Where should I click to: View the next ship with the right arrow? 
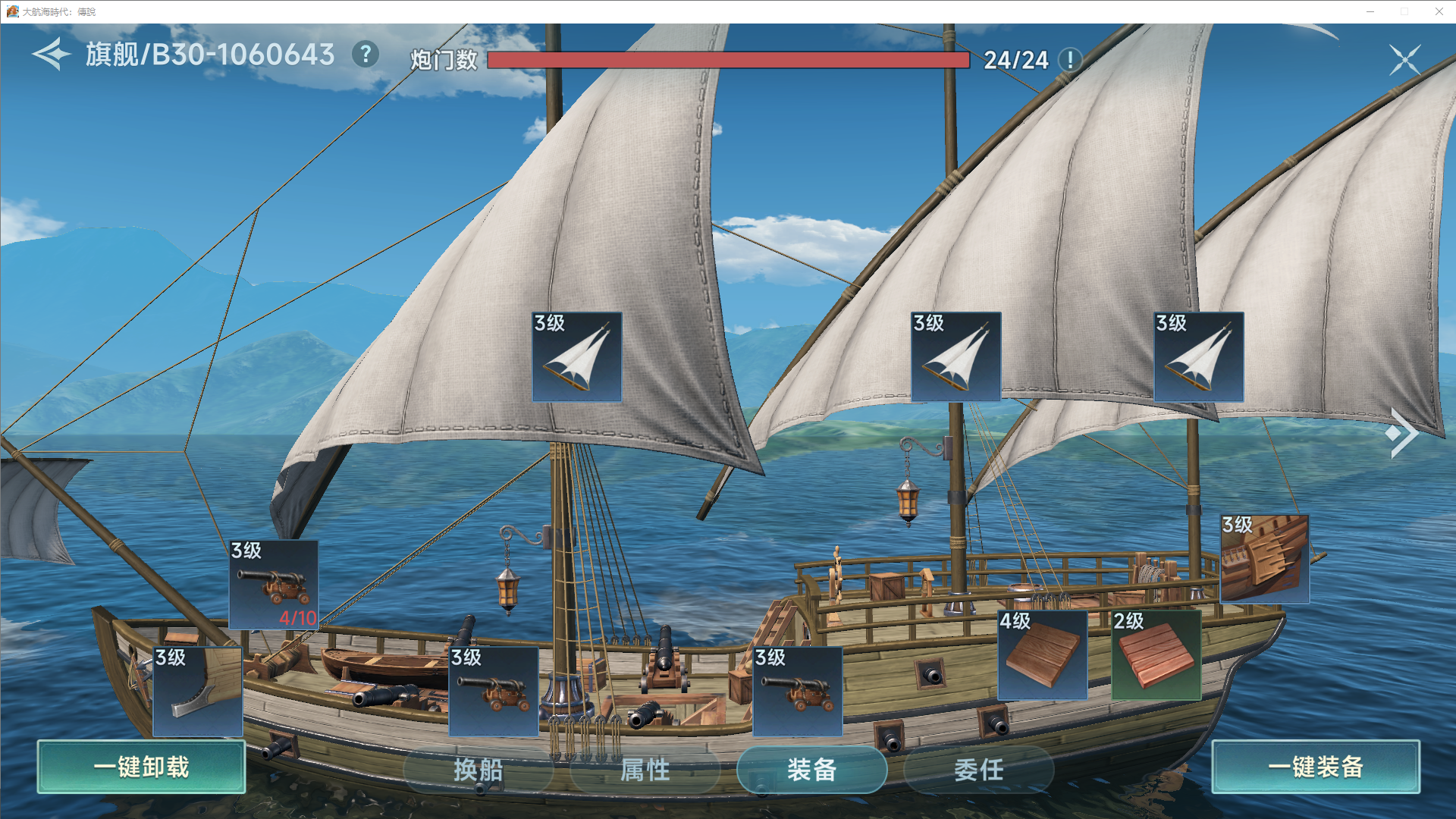[x=1401, y=433]
